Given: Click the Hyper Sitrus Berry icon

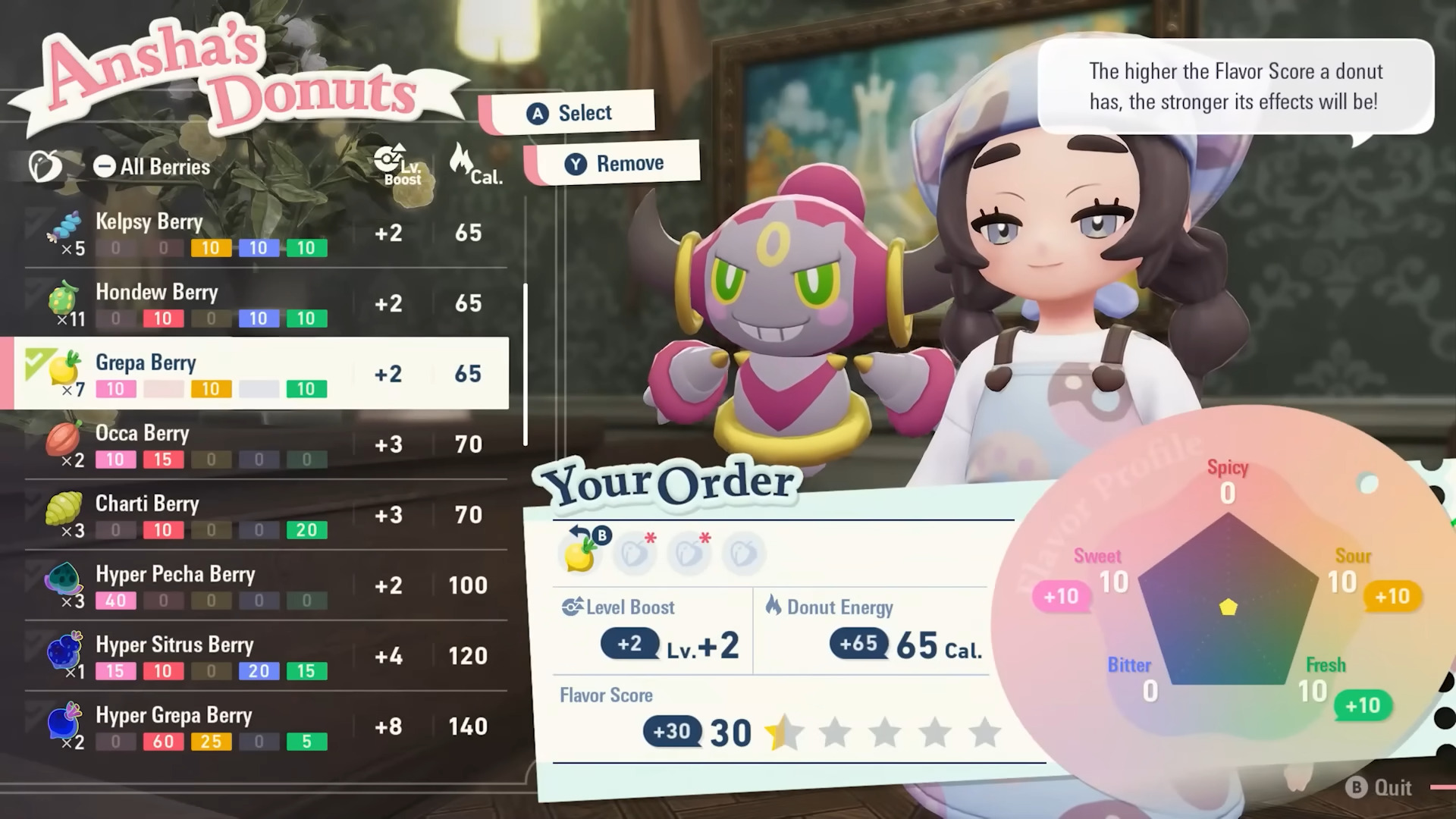Looking at the screenshot, I should point(64,649).
